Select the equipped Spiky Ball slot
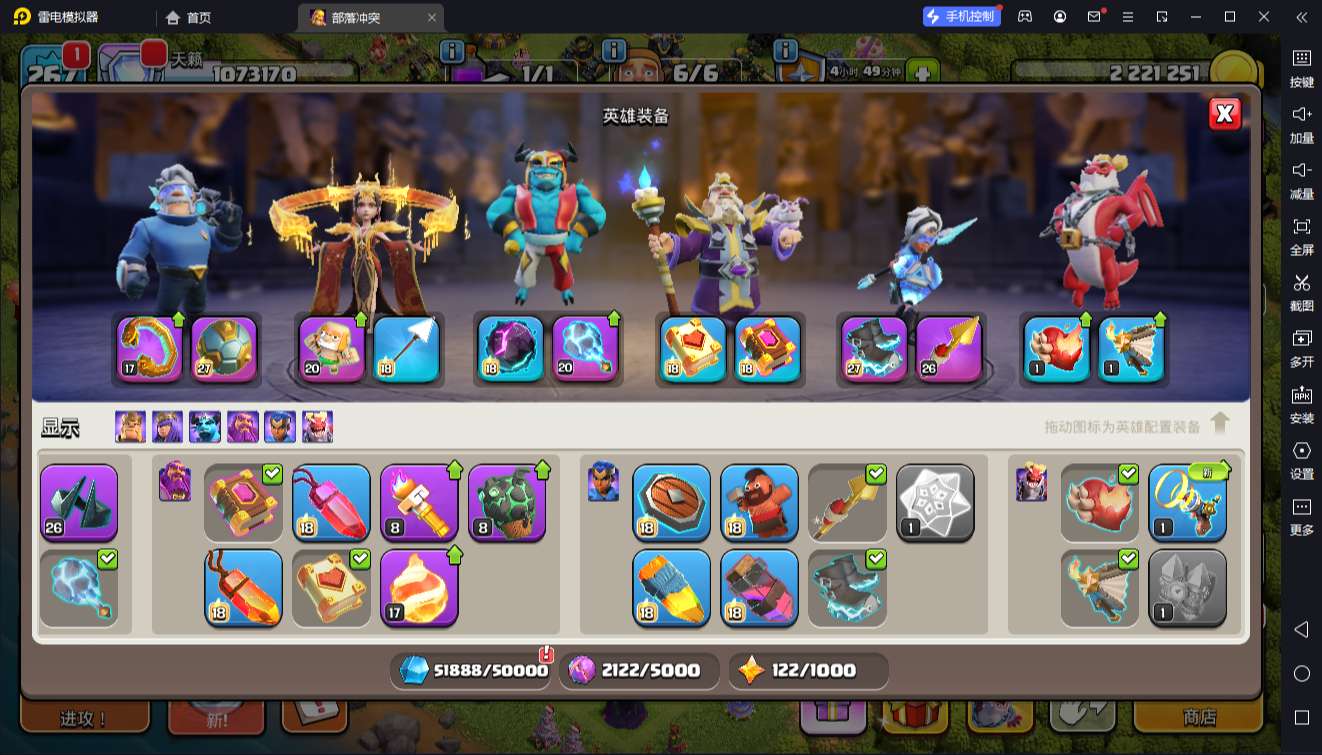This screenshot has width=1322, height=755. tap(224, 349)
